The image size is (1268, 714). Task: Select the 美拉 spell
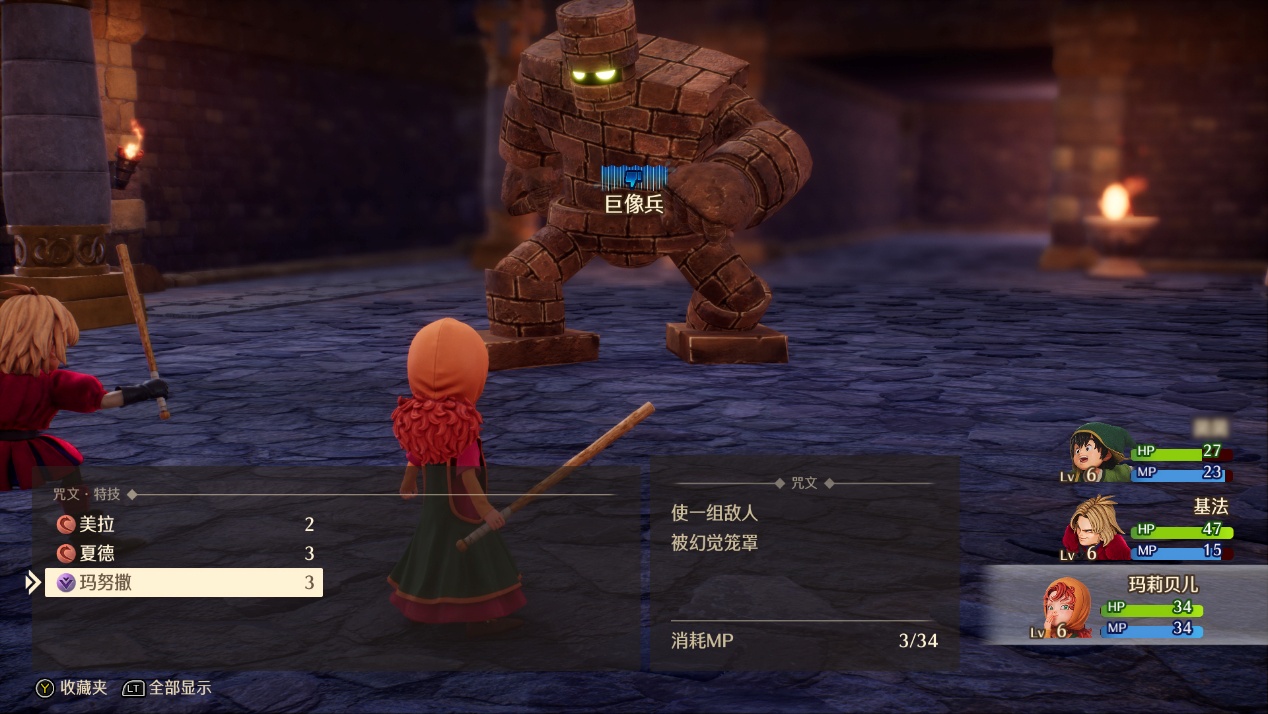click(185, 524)
